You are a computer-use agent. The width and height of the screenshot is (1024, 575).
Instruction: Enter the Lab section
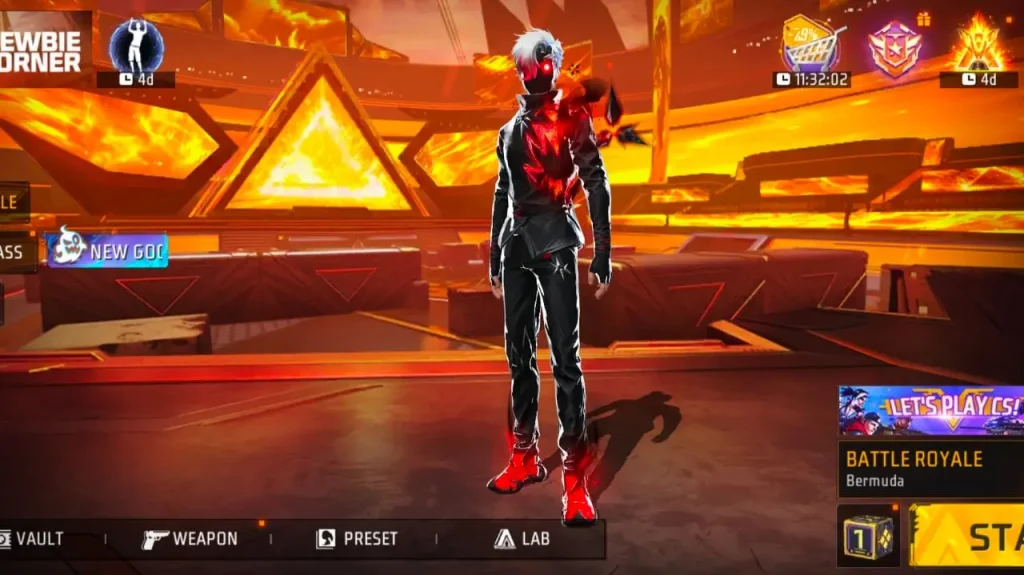[x=522, y=539]
